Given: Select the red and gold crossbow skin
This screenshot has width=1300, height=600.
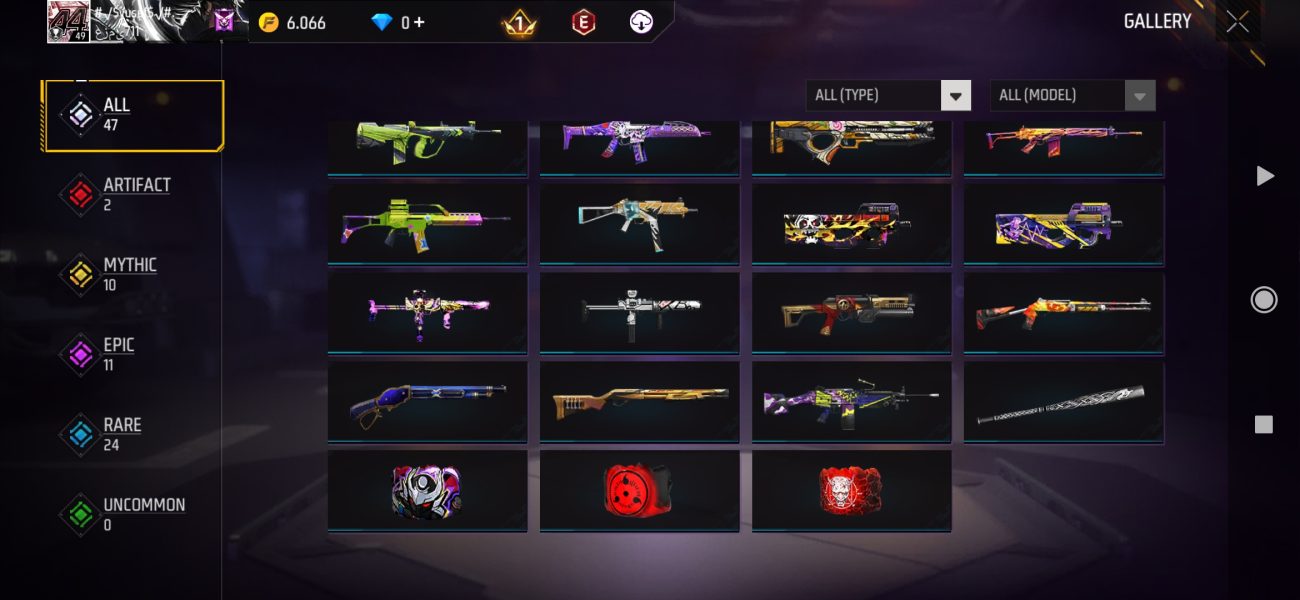Looking at the screenshot, I should (851, 313).
